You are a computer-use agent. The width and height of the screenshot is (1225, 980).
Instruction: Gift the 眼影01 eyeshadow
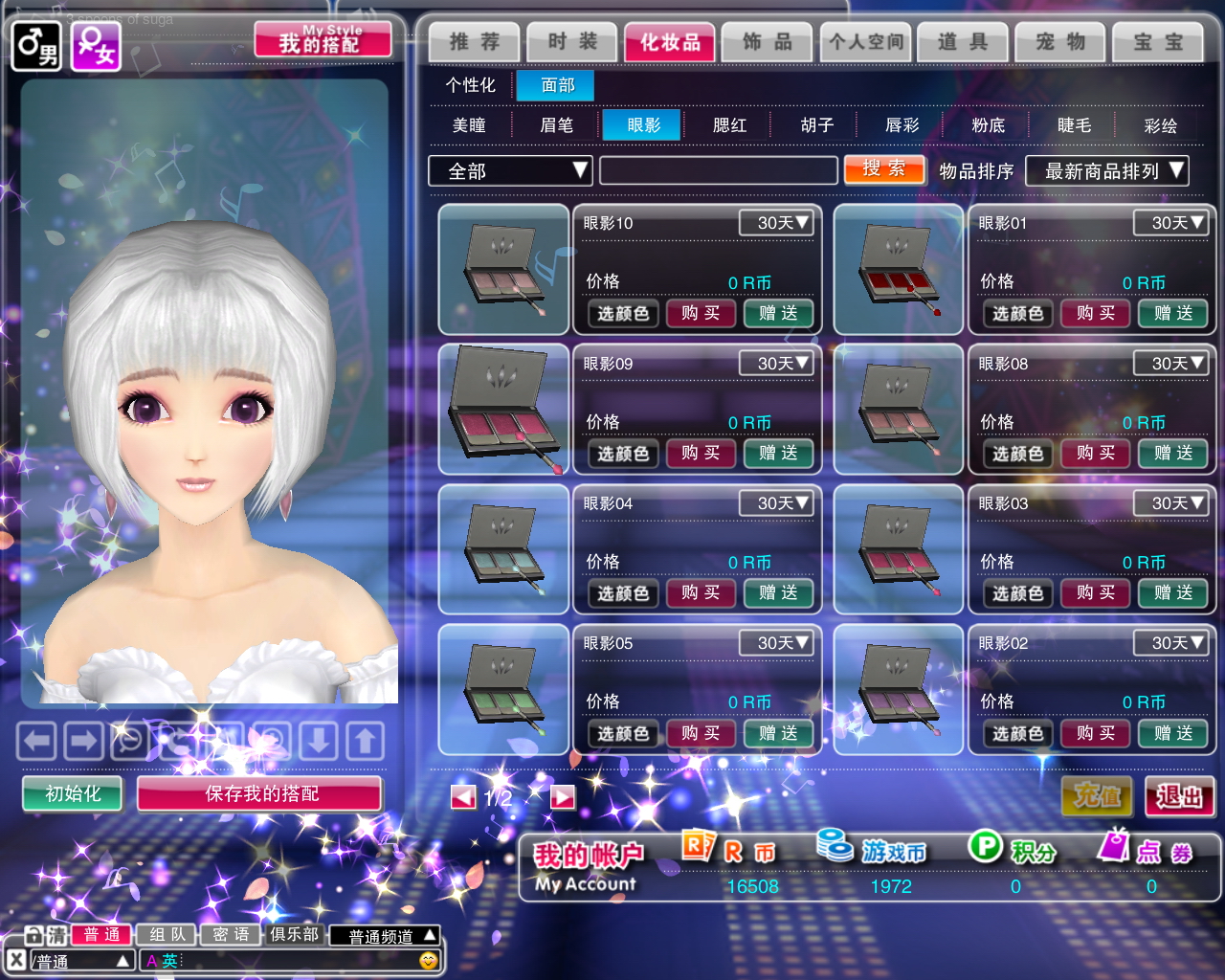click(1172, 313)
